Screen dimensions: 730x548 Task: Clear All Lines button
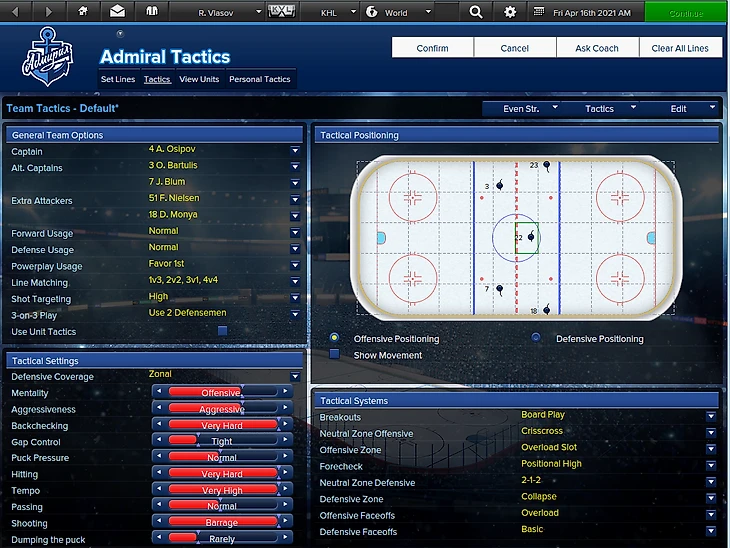(680, 48)
